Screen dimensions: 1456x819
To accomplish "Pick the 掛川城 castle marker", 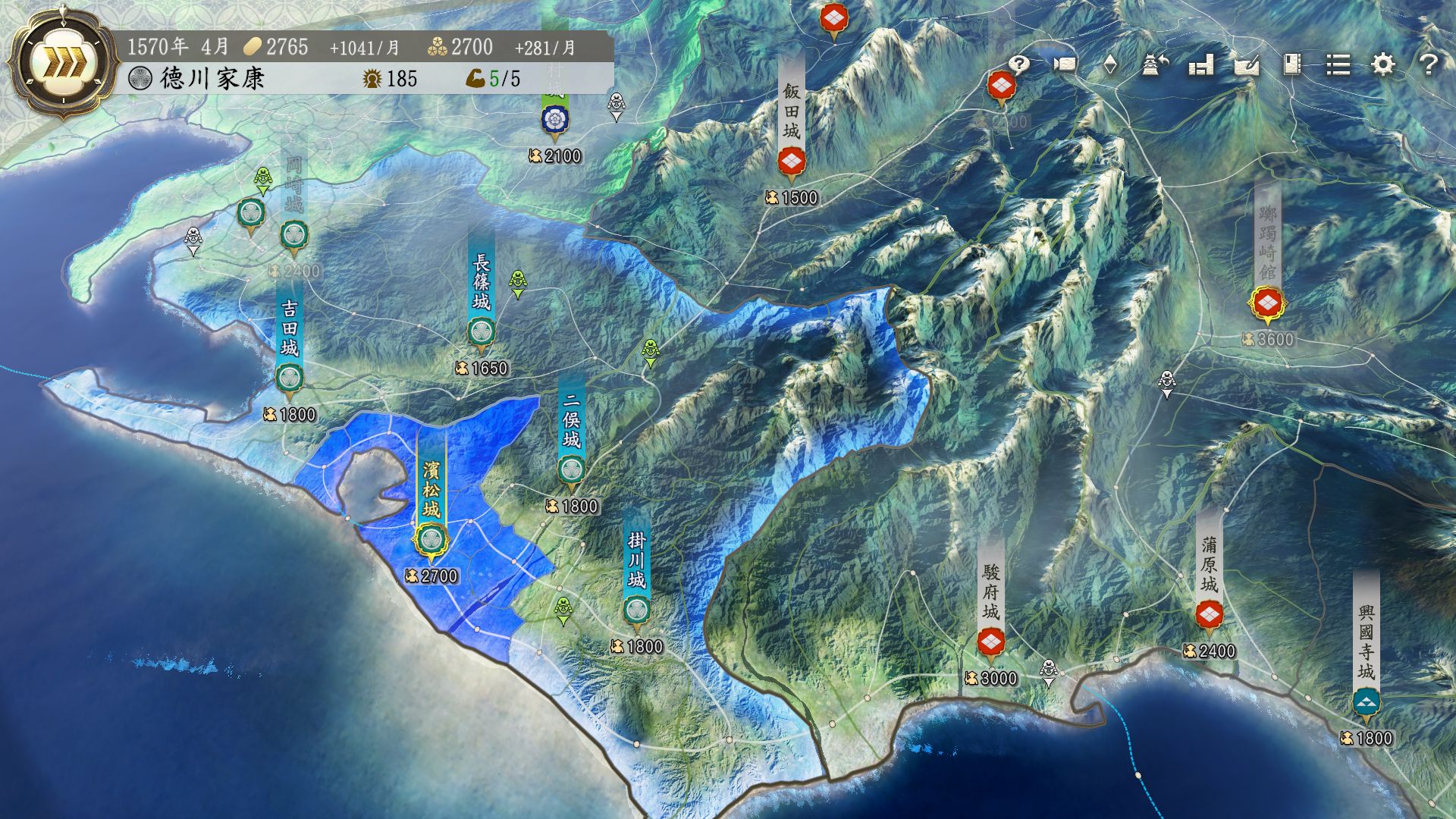I will click(636, 610).
